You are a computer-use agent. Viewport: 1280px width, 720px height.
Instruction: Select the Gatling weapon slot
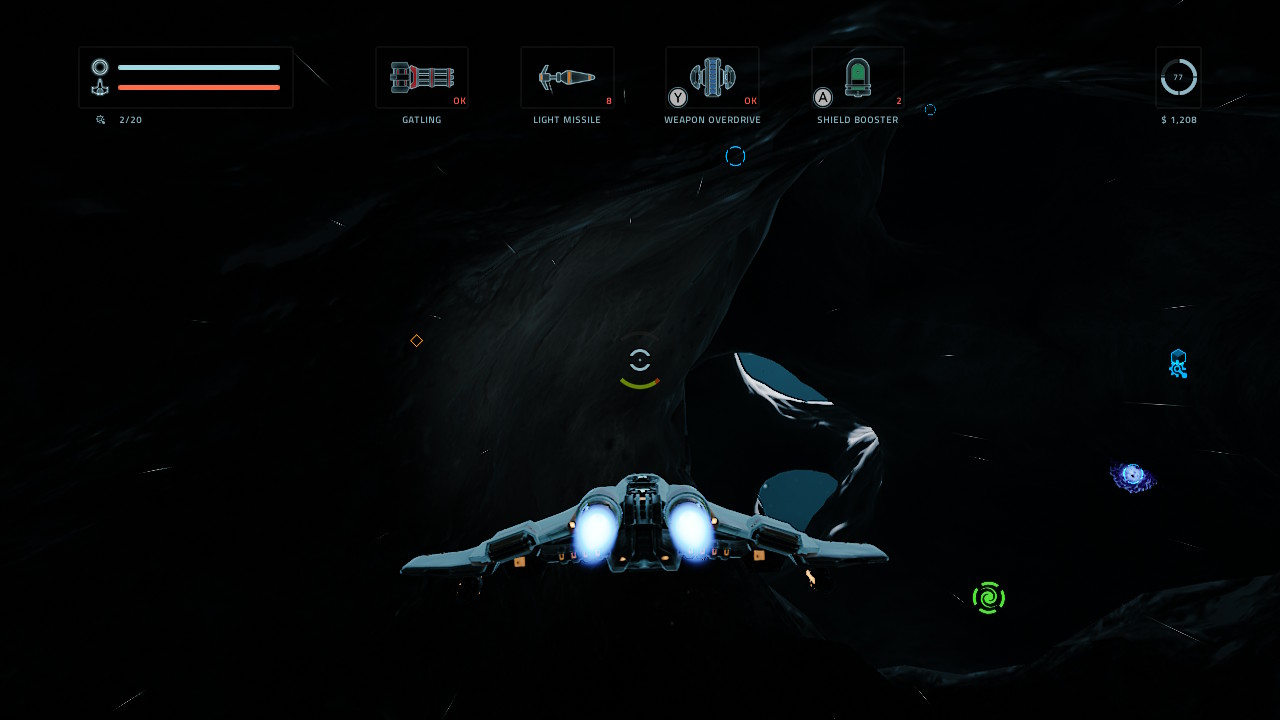pyautogui.click(x=422, y=78)
